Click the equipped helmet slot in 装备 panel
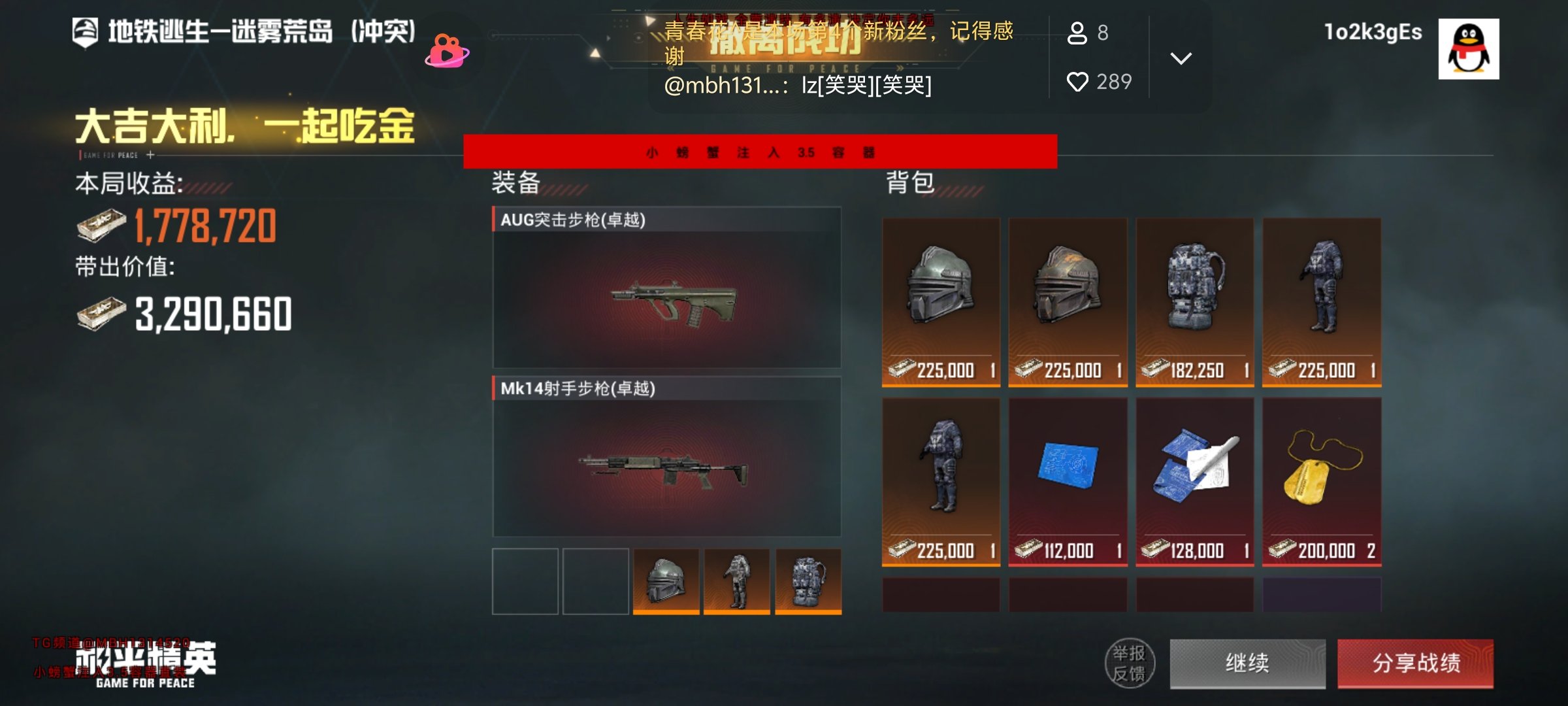1568x706 pixels. click(666, 581)
